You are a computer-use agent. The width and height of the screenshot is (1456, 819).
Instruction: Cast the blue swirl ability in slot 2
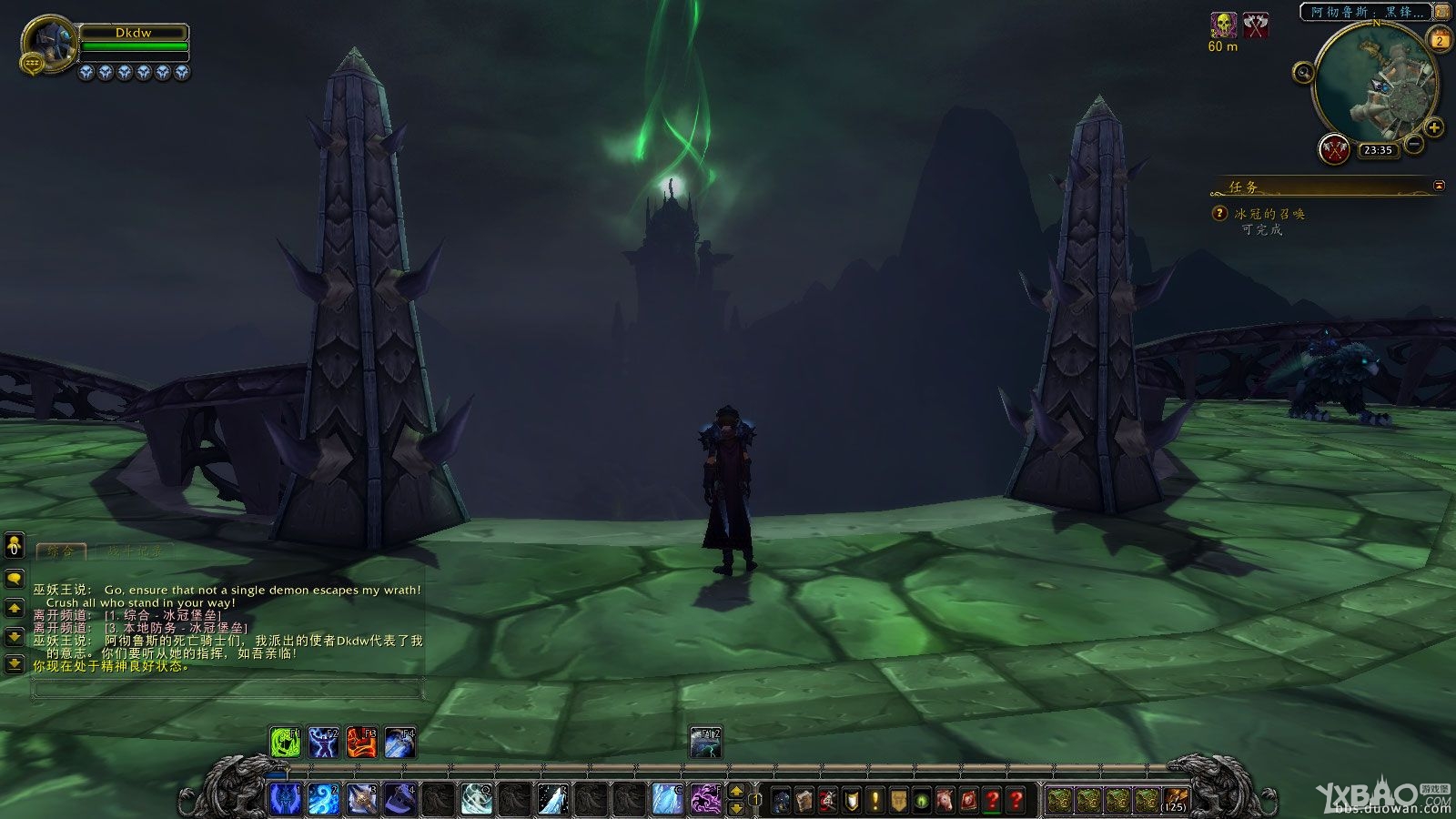323,799
